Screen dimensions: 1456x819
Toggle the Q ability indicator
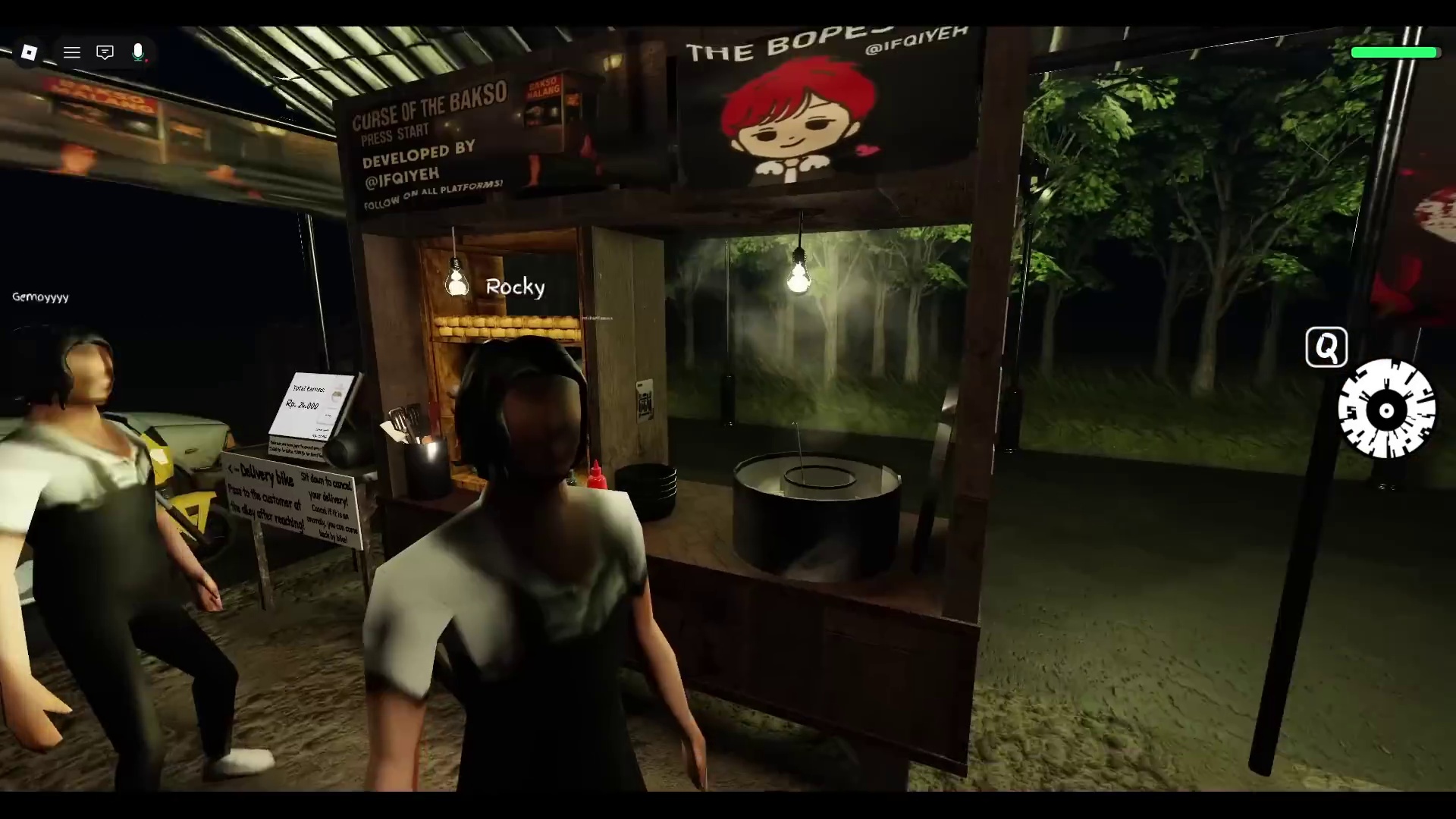point(1326,347)
